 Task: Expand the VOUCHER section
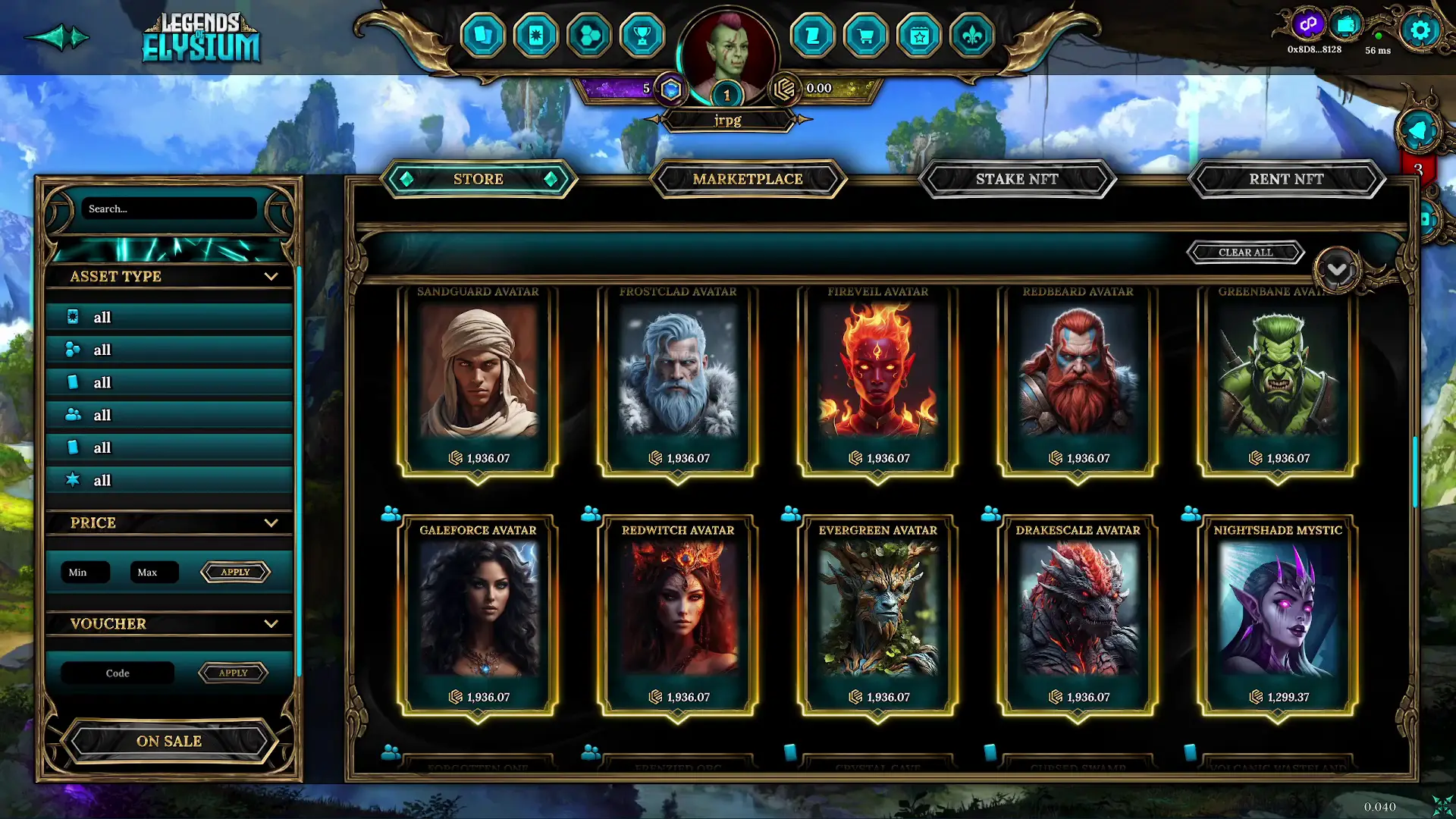click(x=271, y=623)
